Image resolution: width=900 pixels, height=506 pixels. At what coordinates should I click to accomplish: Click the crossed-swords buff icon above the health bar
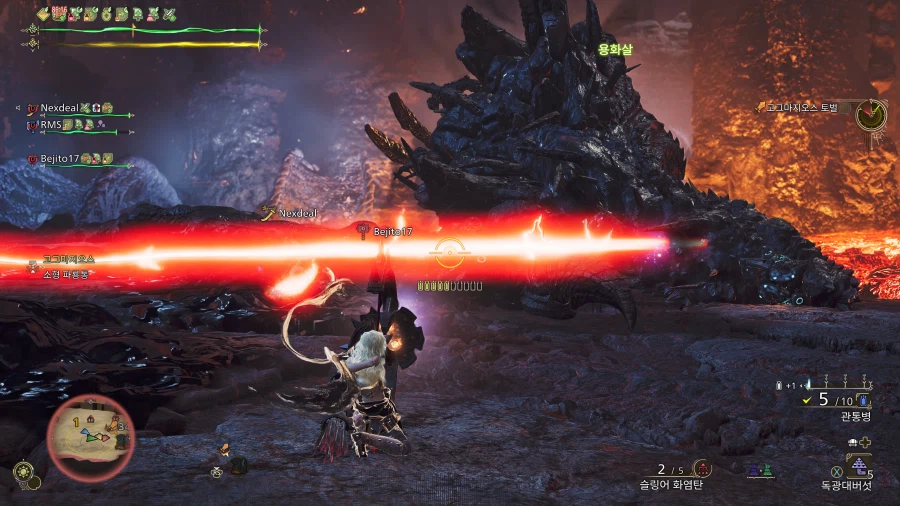168,14
